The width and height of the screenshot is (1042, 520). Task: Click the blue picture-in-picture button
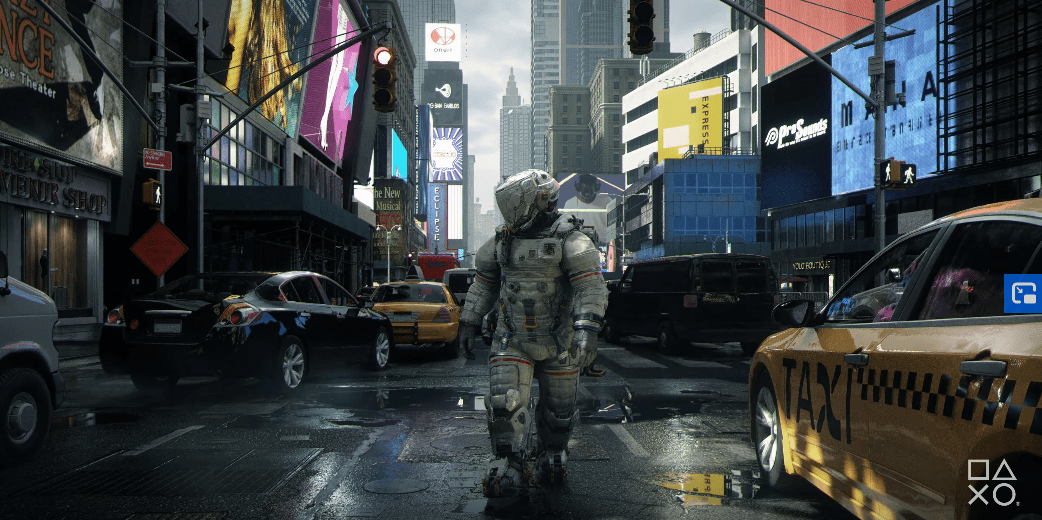[x=1023, y=294]
